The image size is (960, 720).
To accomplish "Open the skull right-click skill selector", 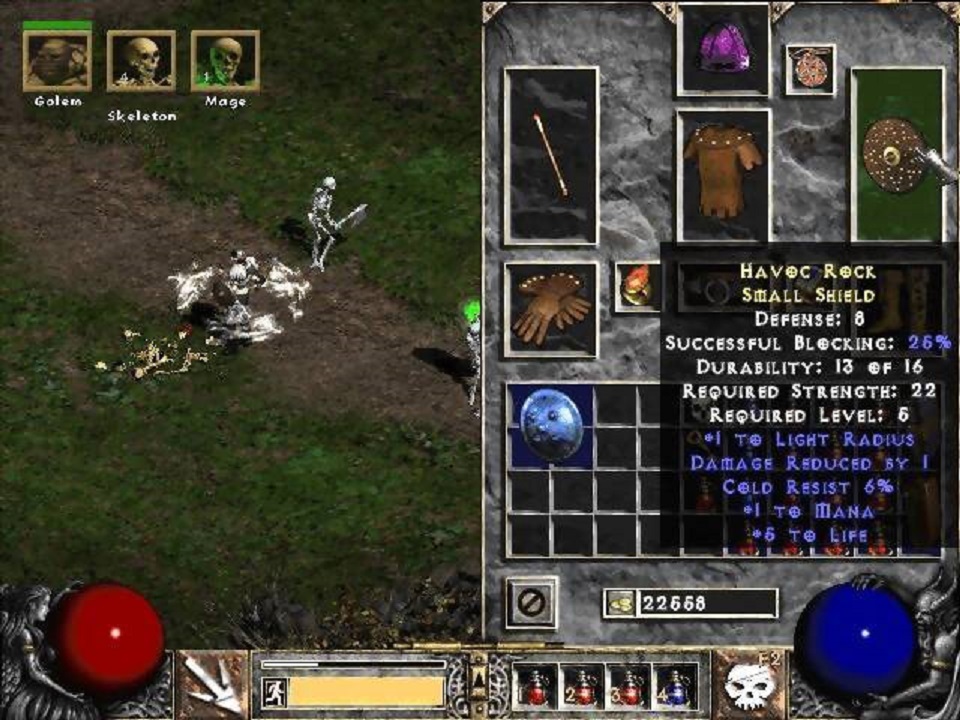I will tap(750, 684).
